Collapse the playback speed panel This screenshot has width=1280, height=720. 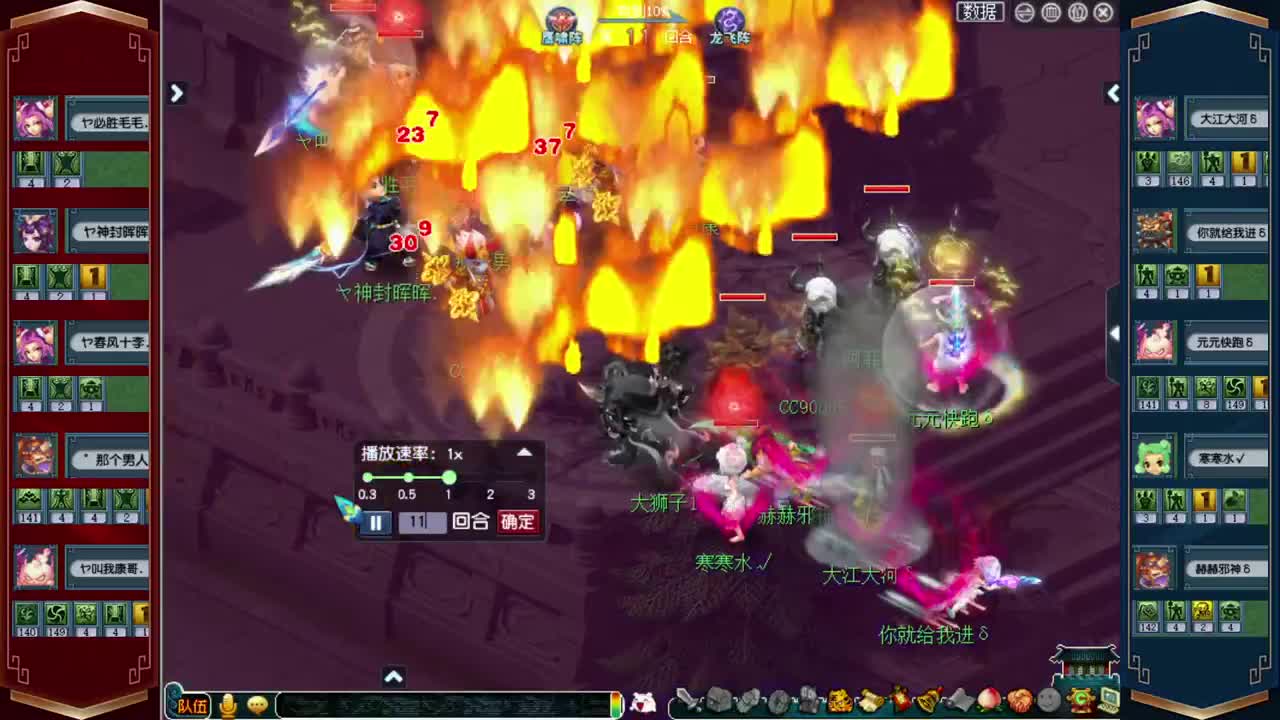[x=524, y=452]
